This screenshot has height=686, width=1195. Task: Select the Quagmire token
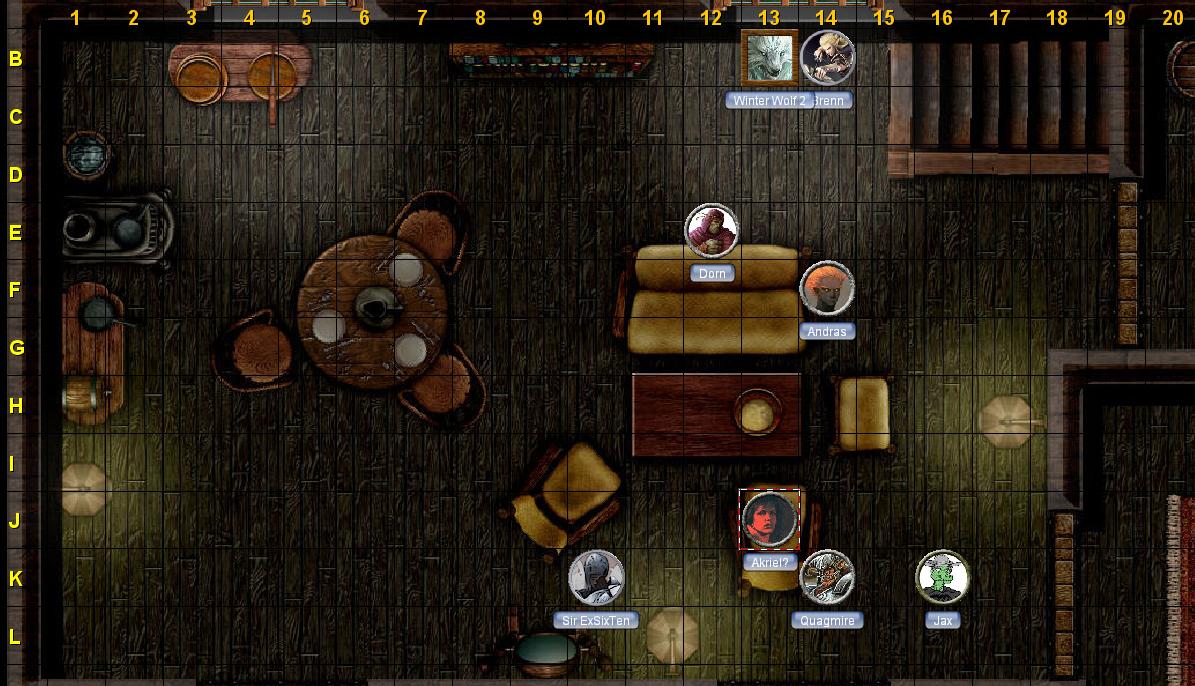point(827,578)
